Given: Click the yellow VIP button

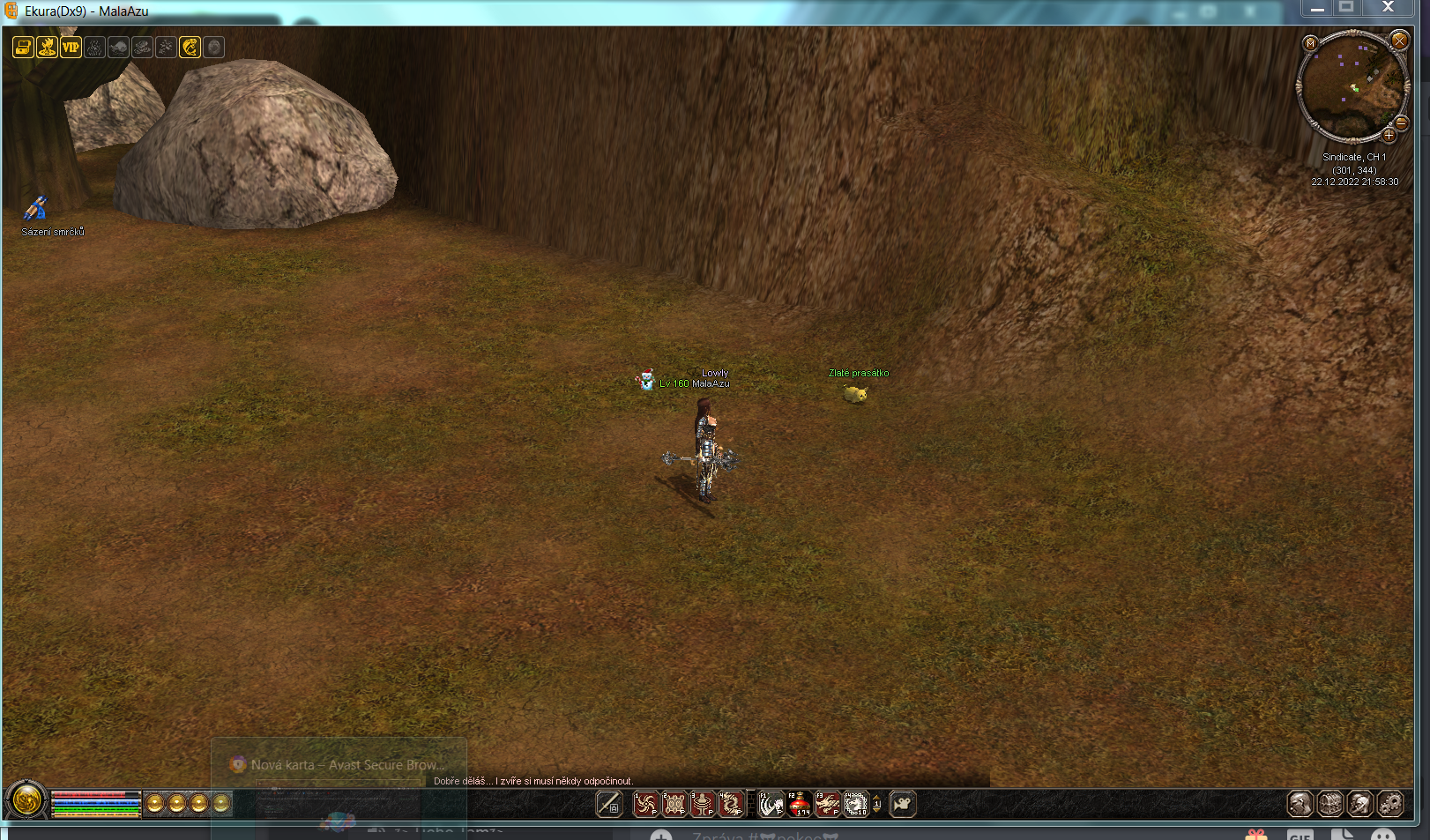Looking at the screenshot, I should (71, 48).
